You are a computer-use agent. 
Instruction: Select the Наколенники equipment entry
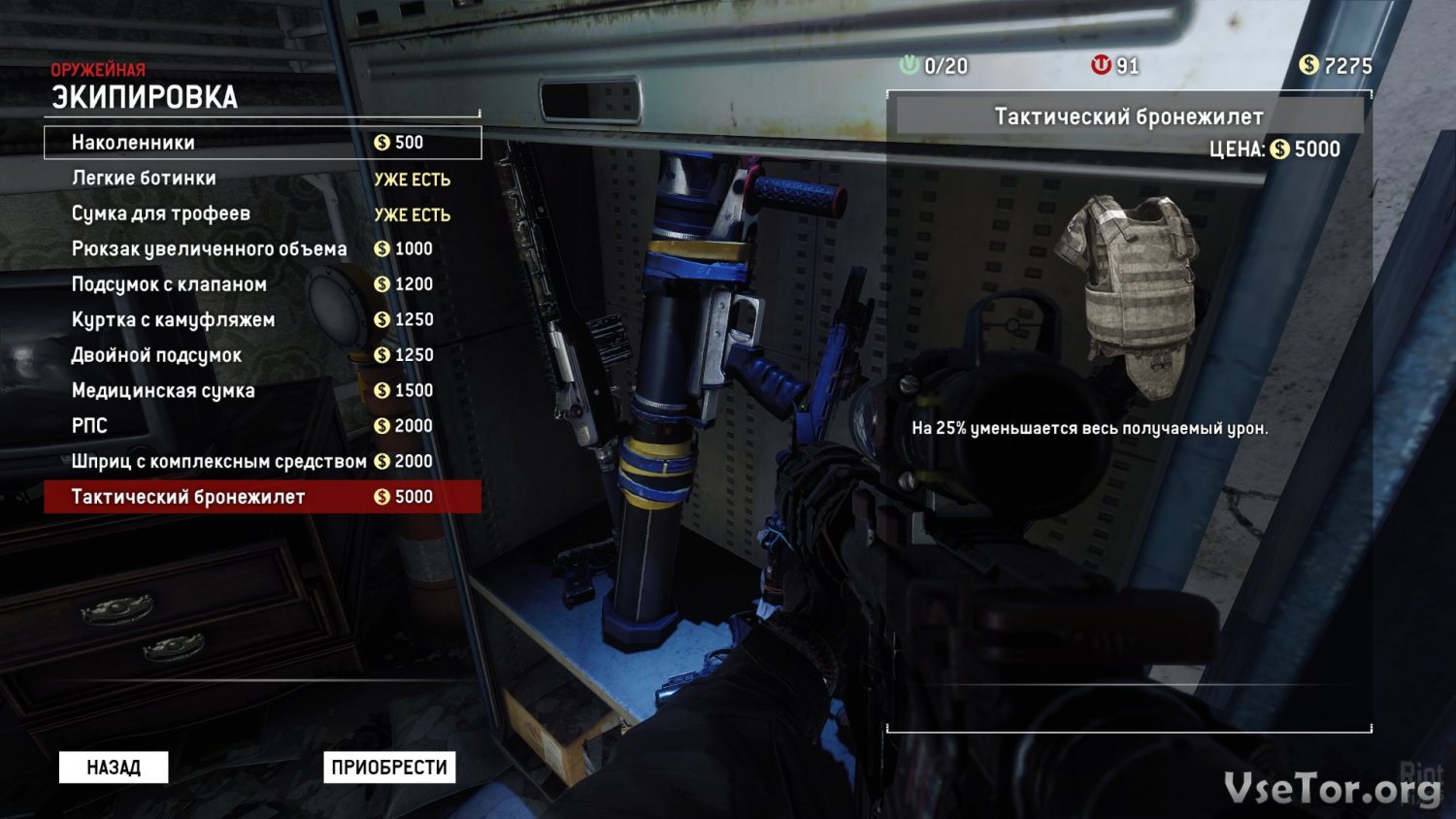(262, 143)
